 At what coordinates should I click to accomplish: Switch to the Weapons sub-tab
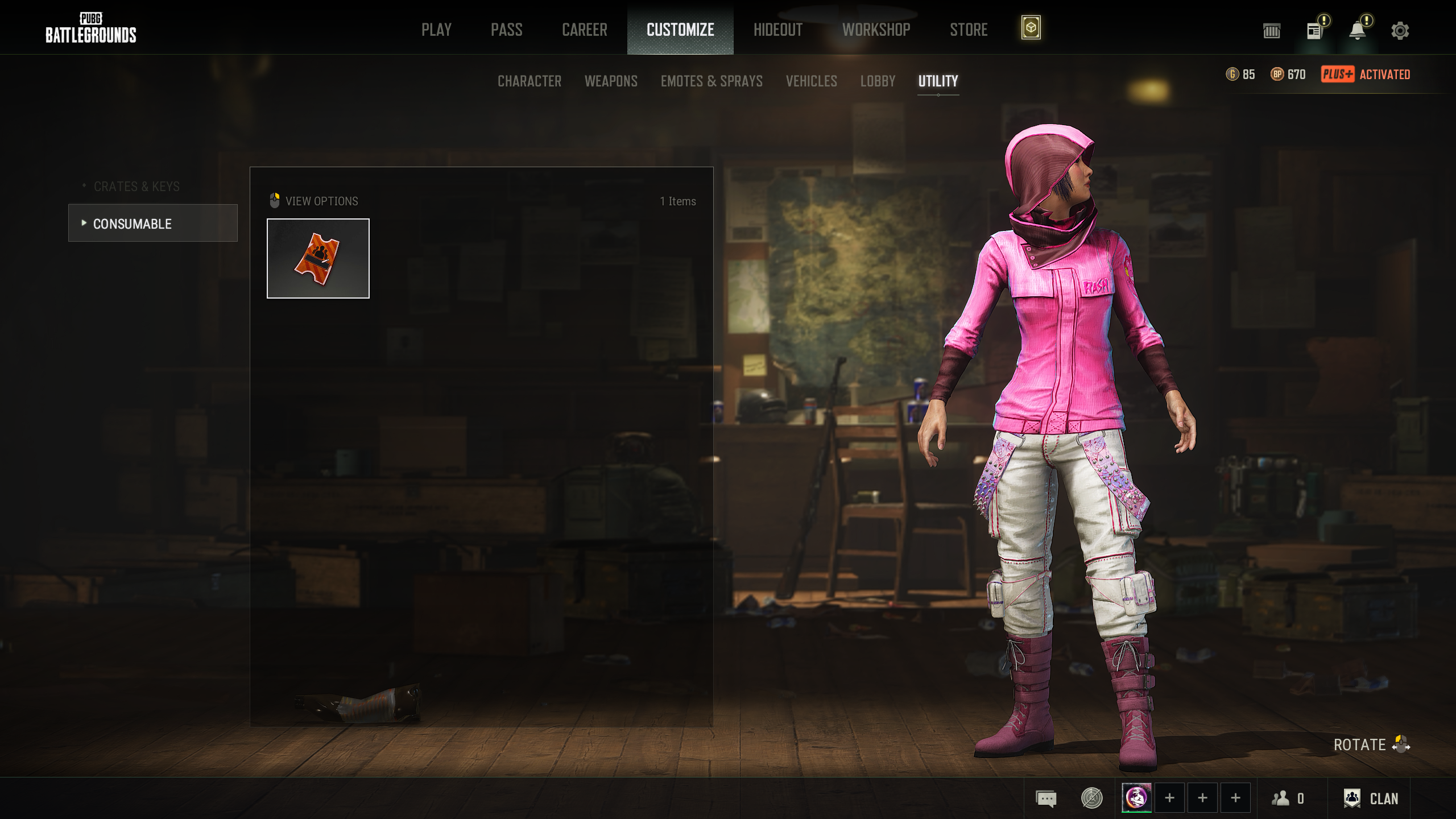[x=611, y=81]
